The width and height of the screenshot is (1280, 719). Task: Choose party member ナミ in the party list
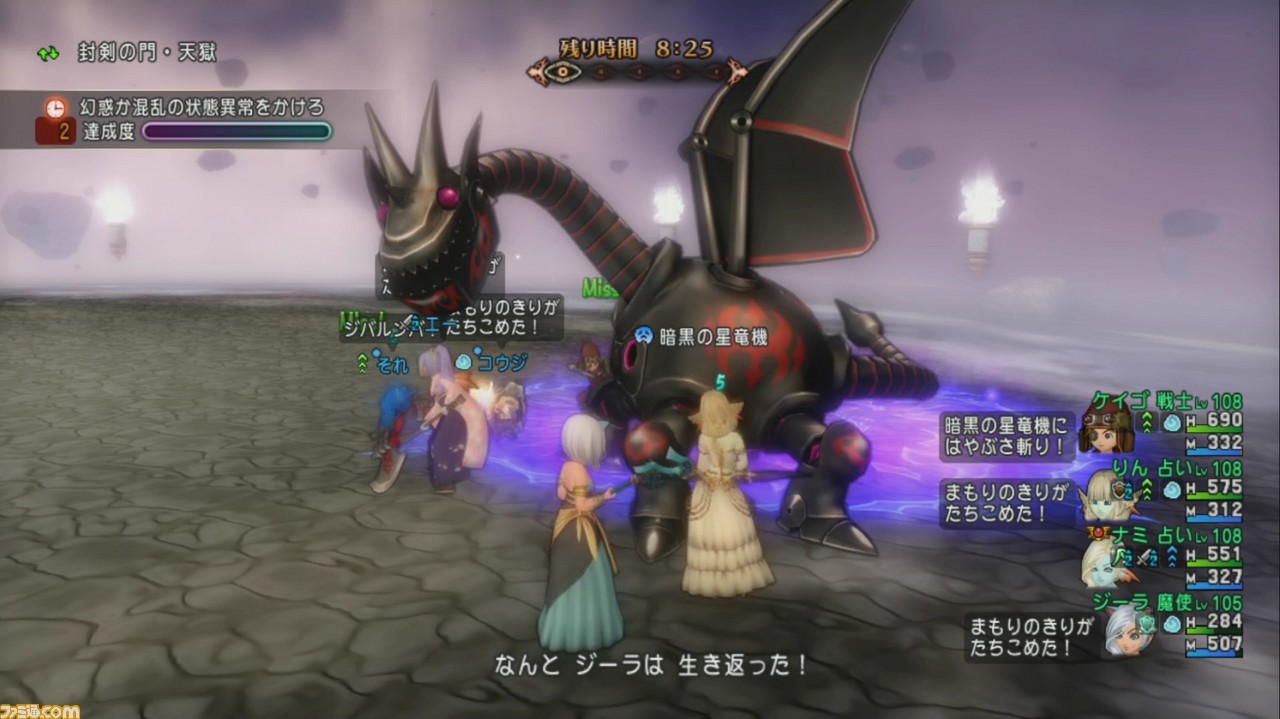click(1160, 537)
